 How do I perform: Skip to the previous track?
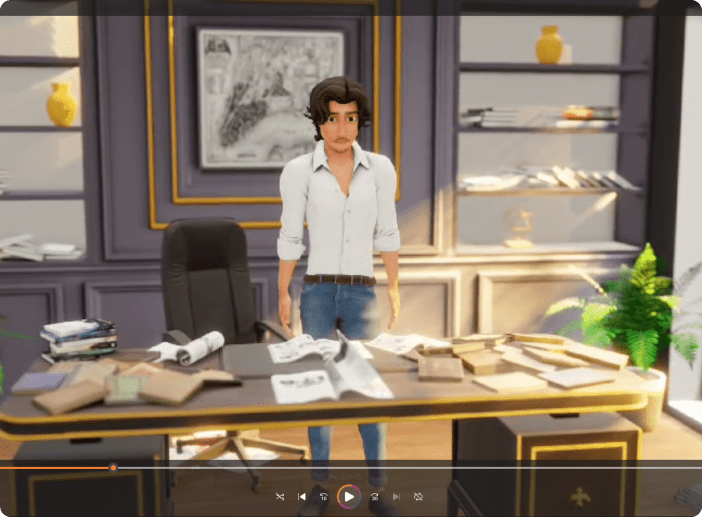click(302, 496)
